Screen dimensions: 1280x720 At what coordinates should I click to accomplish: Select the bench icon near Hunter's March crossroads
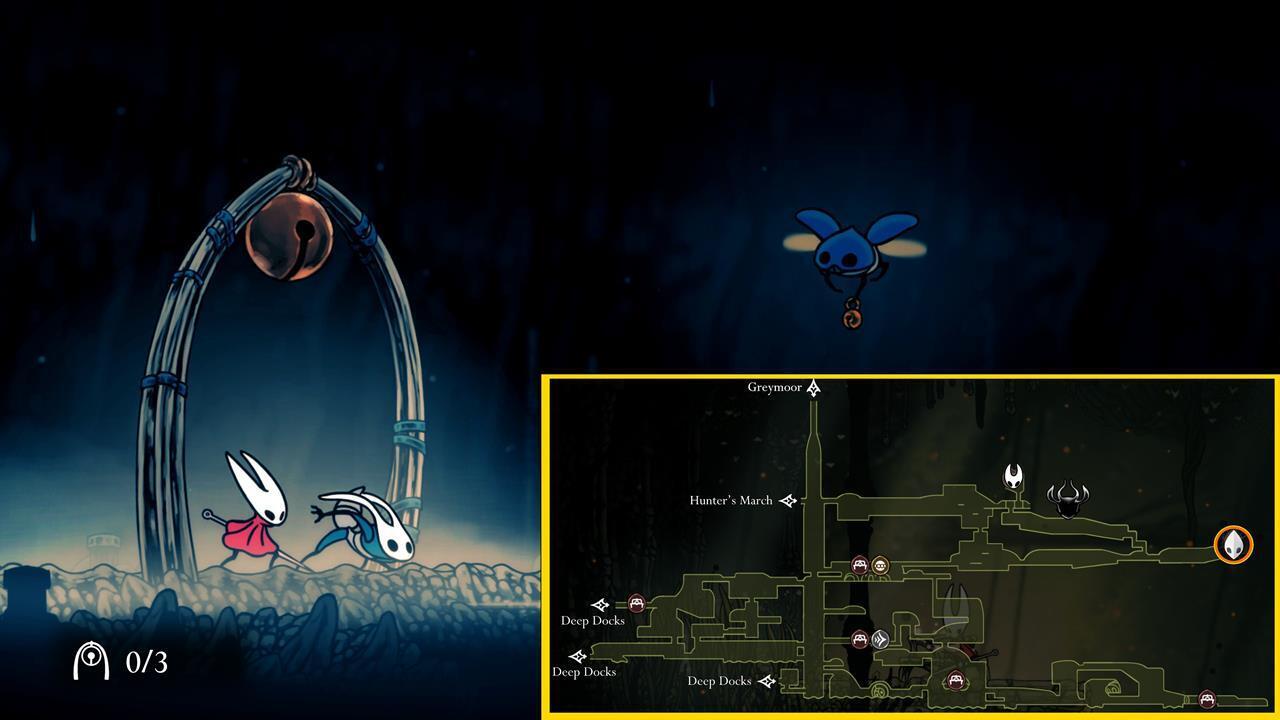click(859, 564)
